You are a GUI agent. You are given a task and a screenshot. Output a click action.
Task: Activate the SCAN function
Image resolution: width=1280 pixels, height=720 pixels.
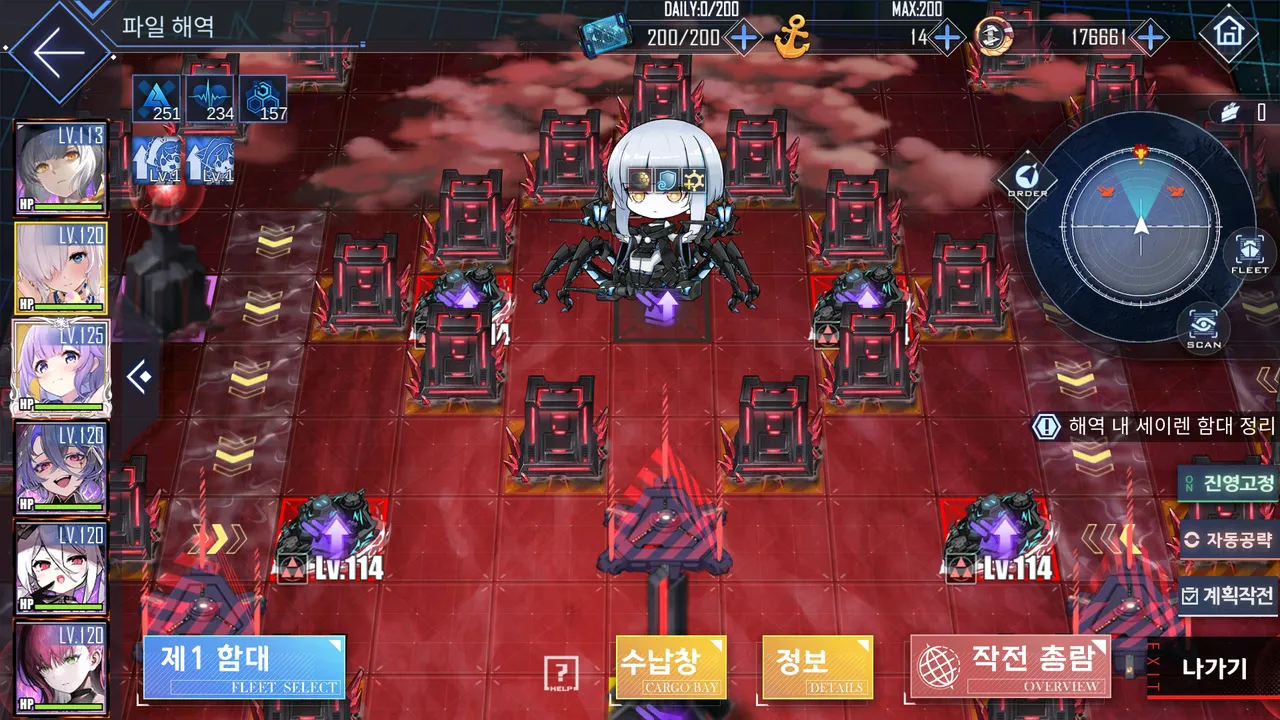tap(1203, 328)
